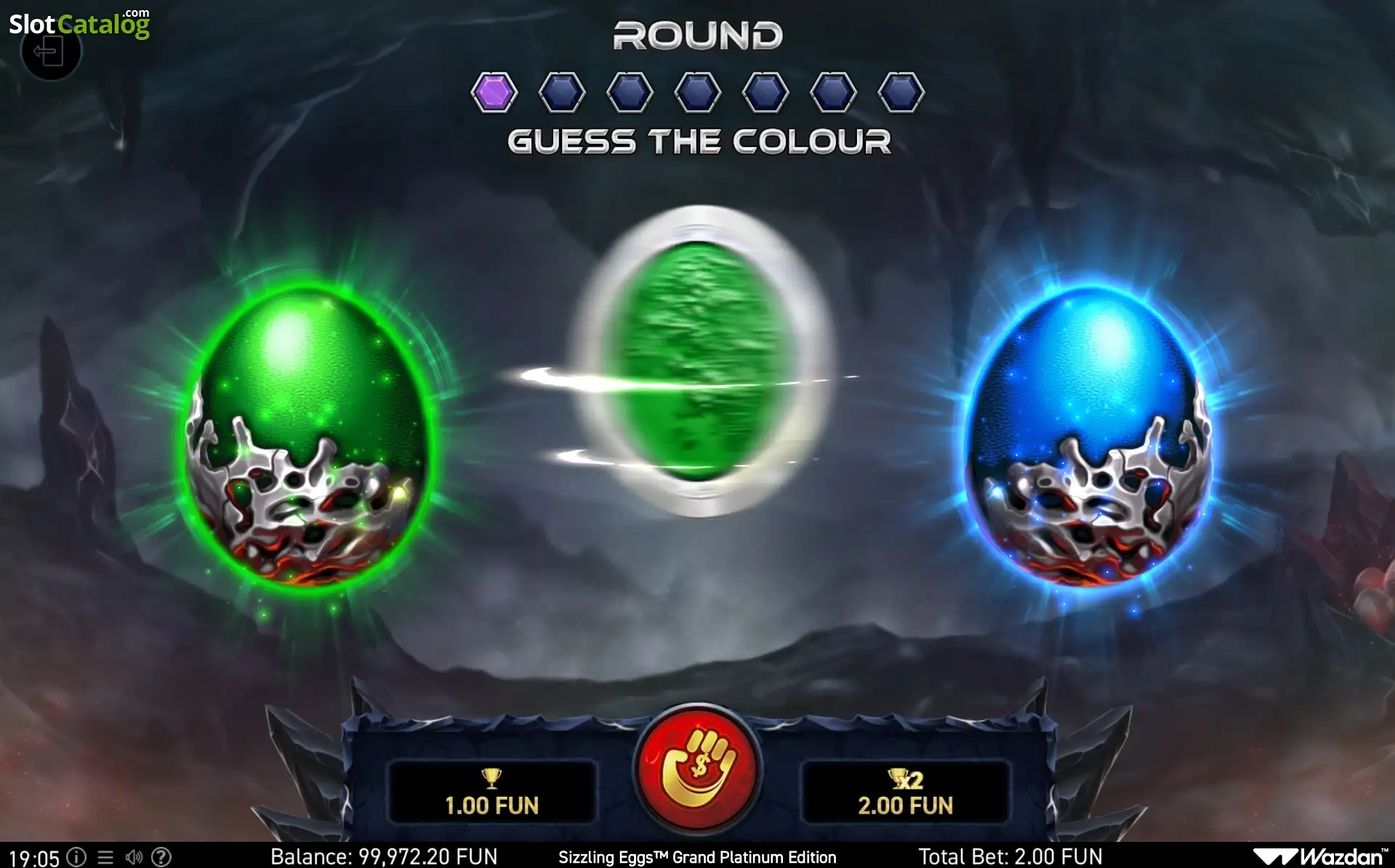
Task: Open the SlotCatalog.com logo link
Action: coord(80,23)
